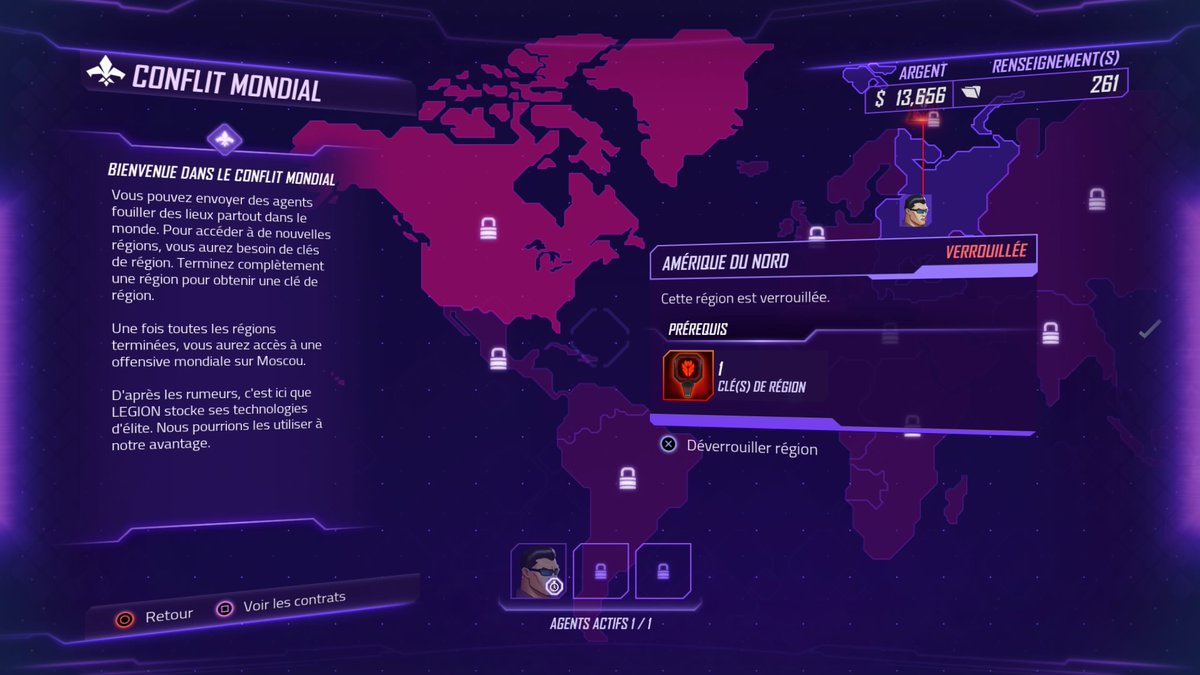Unlock region with Déverrouiller région
Image resolution: width=1200 pixels, height=675 pixels.
click(739, 447)
